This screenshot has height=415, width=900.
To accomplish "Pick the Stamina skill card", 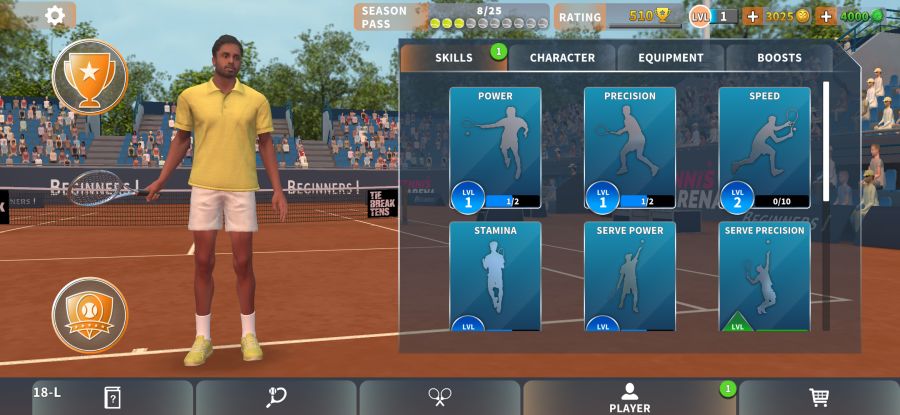I will click(x=495, y=276).
